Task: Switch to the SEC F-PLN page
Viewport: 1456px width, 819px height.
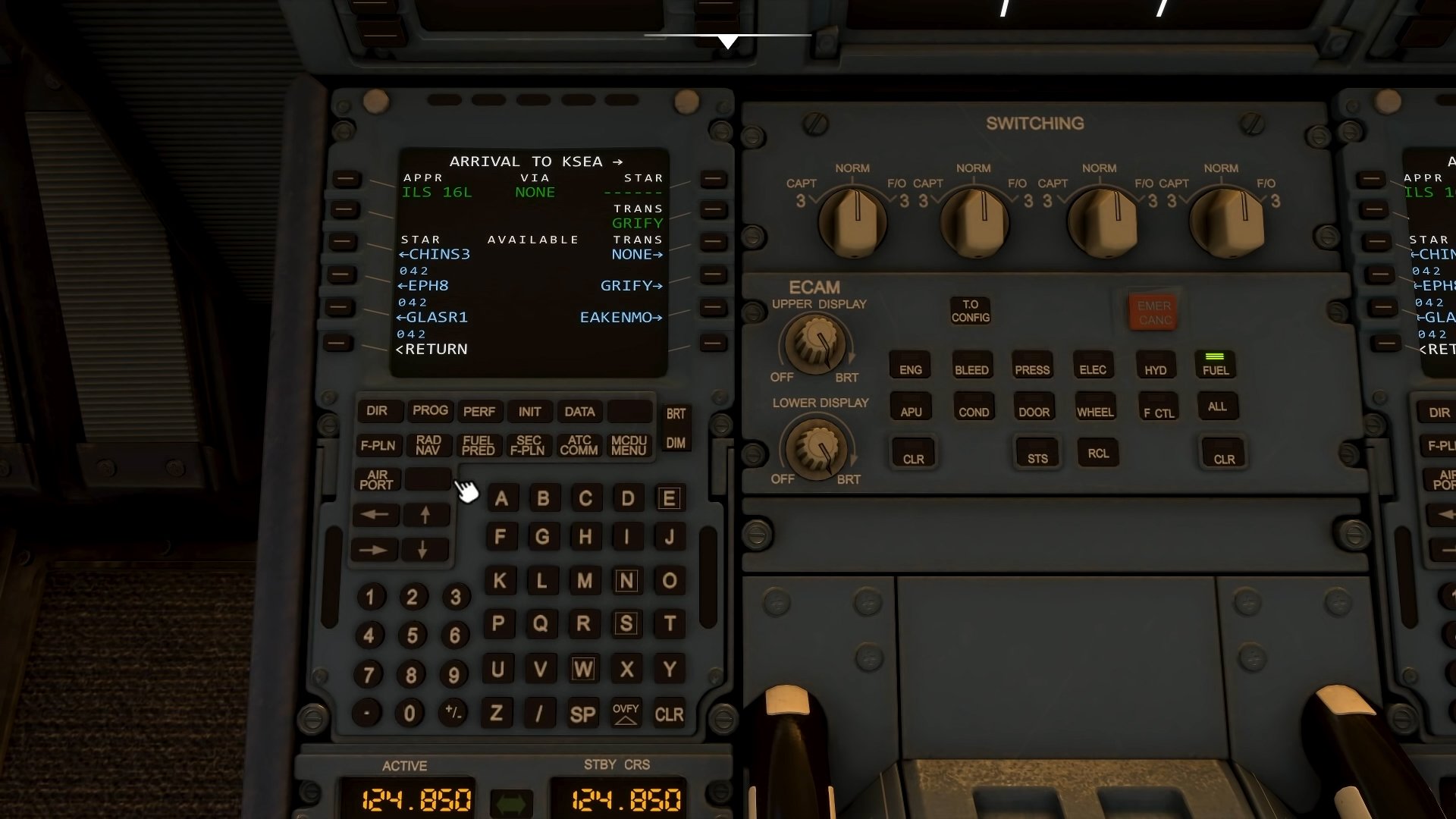Action: coord(529,445)
